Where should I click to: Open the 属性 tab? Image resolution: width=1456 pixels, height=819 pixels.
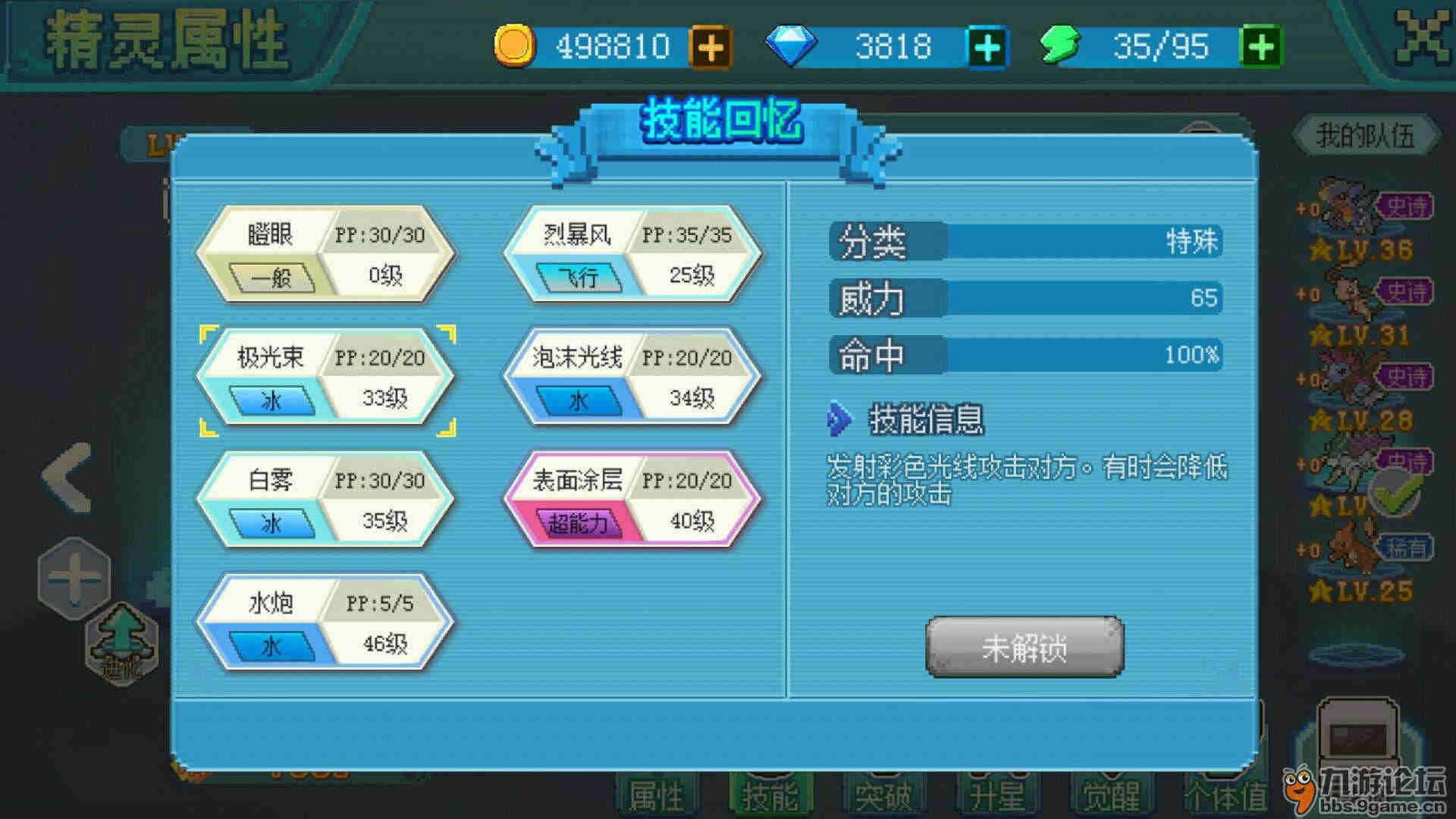click(657, 796)
